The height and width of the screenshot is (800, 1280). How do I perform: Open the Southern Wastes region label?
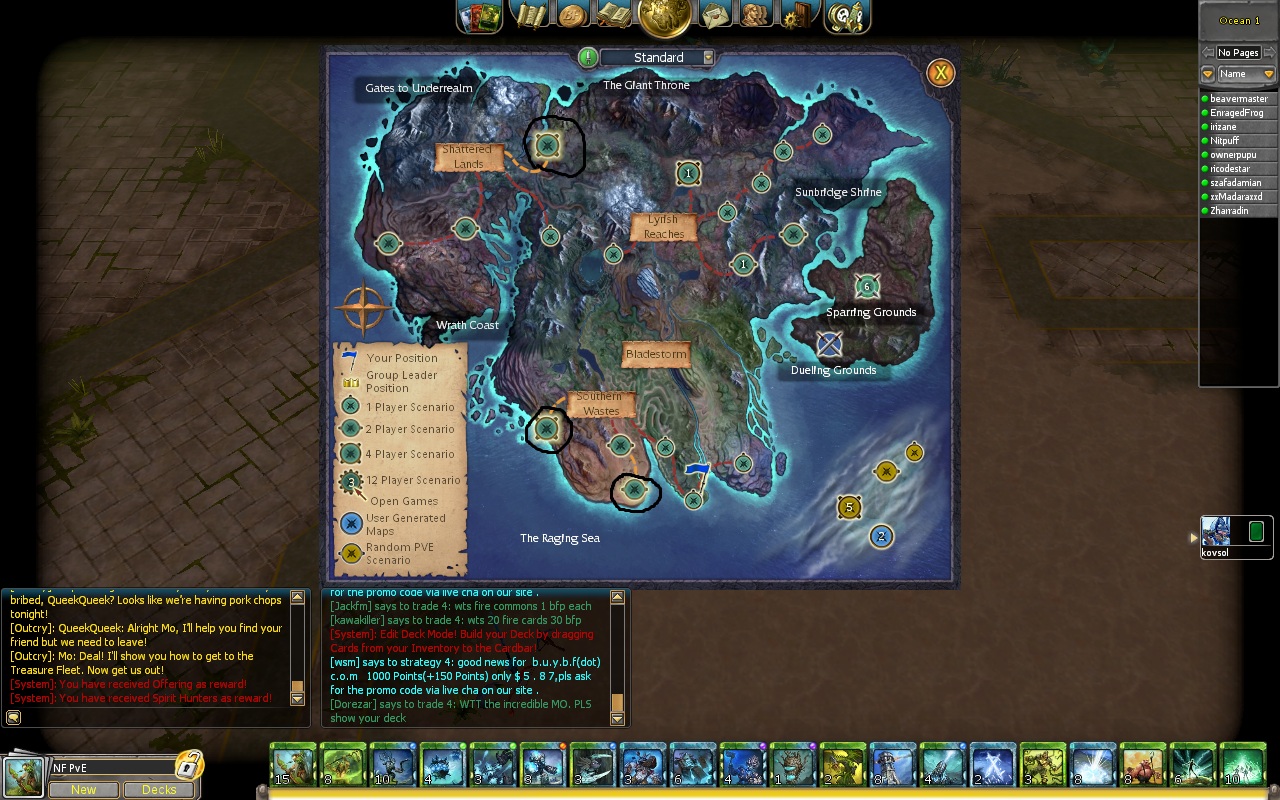[x=600, y=404]
